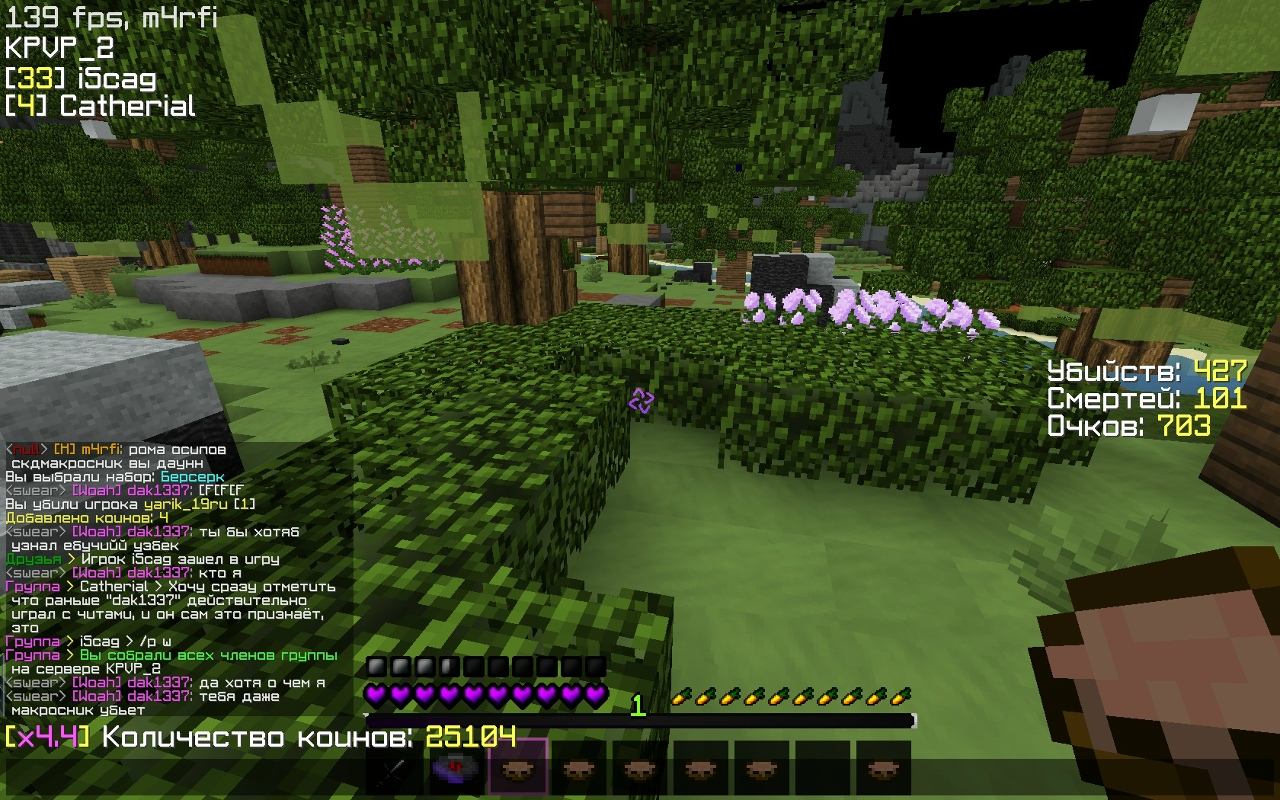1280x800 pixels.
Task: Select the purple red-eyed item hotbar slot
Action: [456, 768]
